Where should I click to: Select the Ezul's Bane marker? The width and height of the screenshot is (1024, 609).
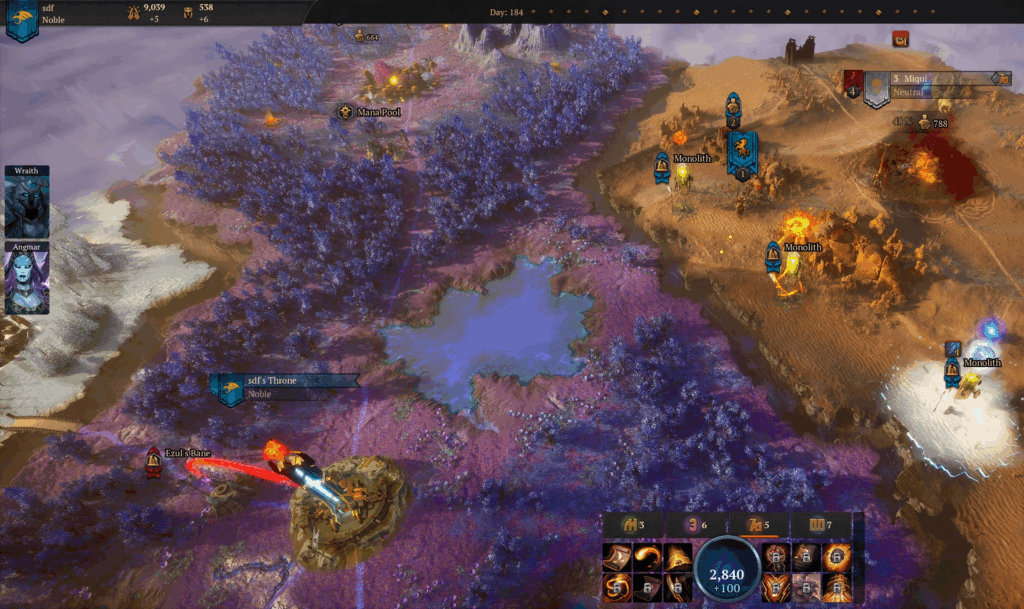153,460
